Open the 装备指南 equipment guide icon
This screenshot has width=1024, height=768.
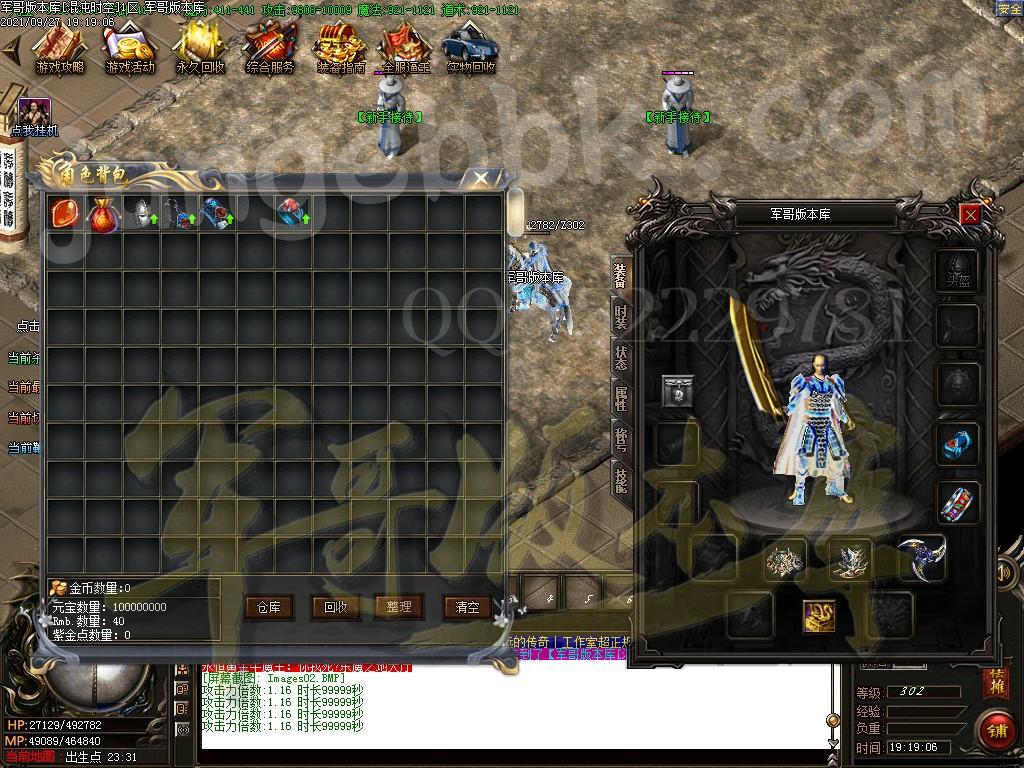pyautogui.click(x=340, y=48)
